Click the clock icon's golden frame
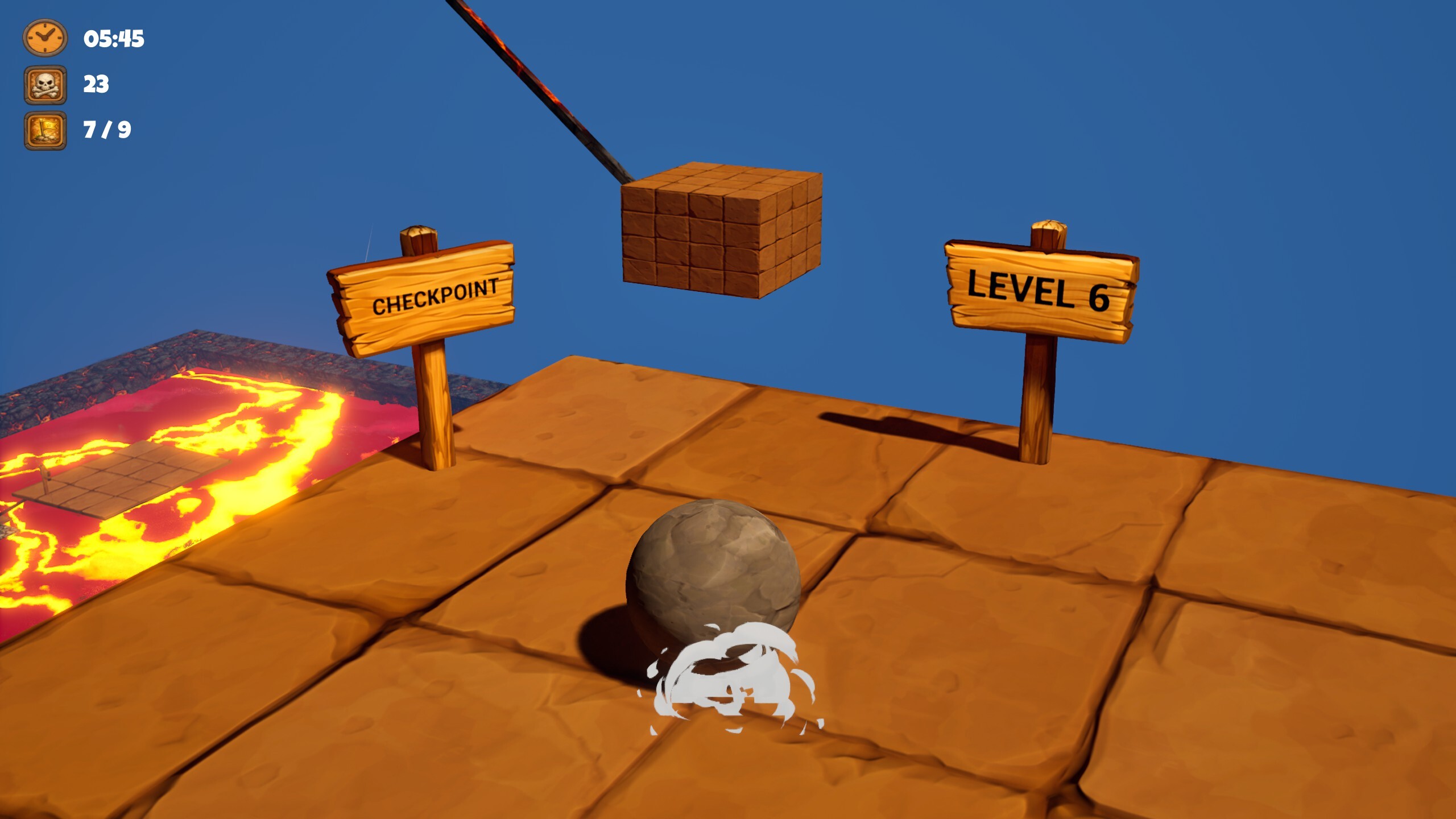 [x=27, y=40]
